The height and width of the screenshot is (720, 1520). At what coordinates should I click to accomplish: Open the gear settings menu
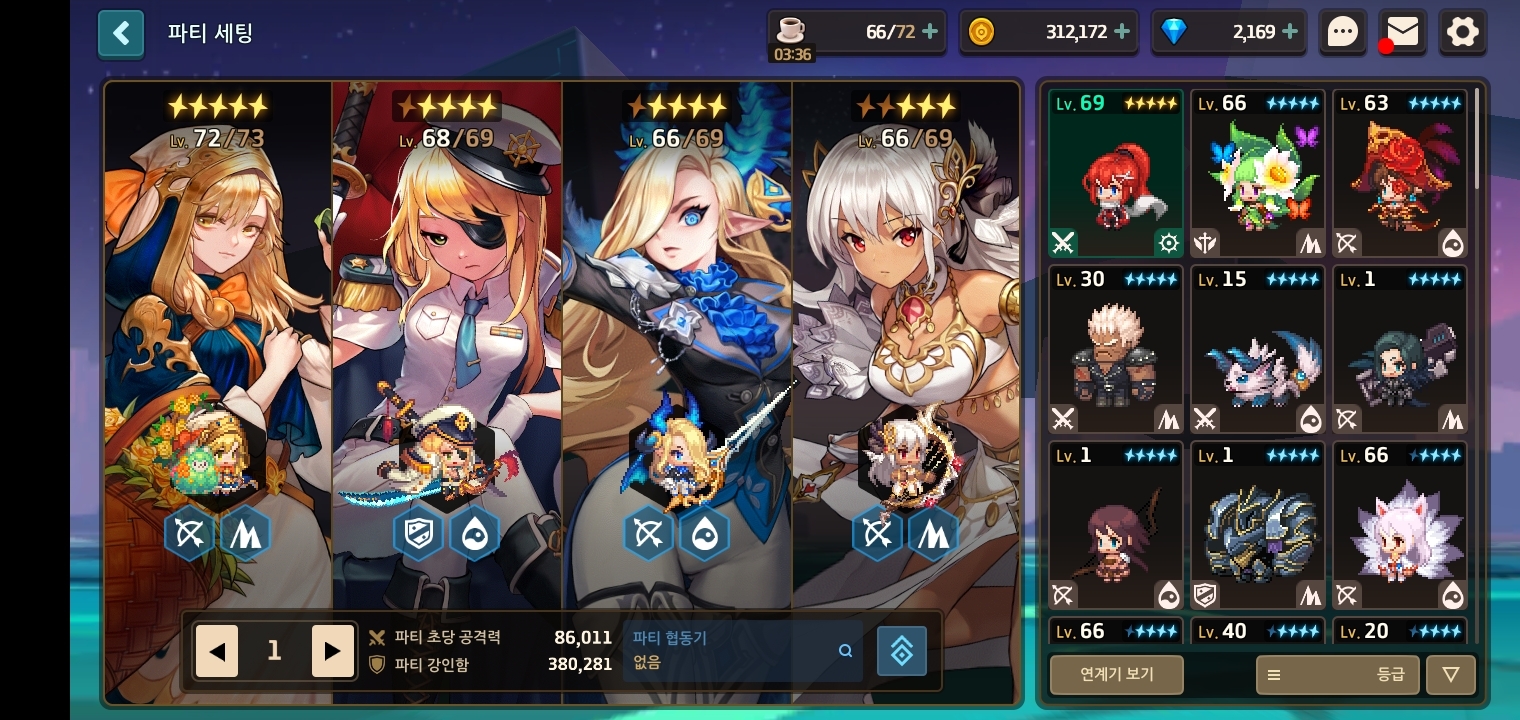(1462, 33)
